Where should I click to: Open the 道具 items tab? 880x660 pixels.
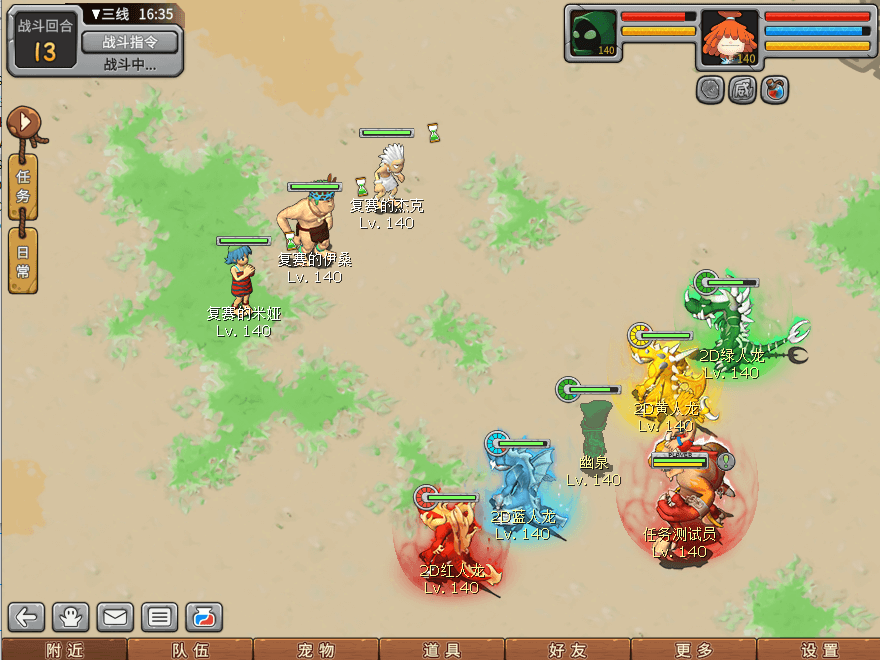441,650
